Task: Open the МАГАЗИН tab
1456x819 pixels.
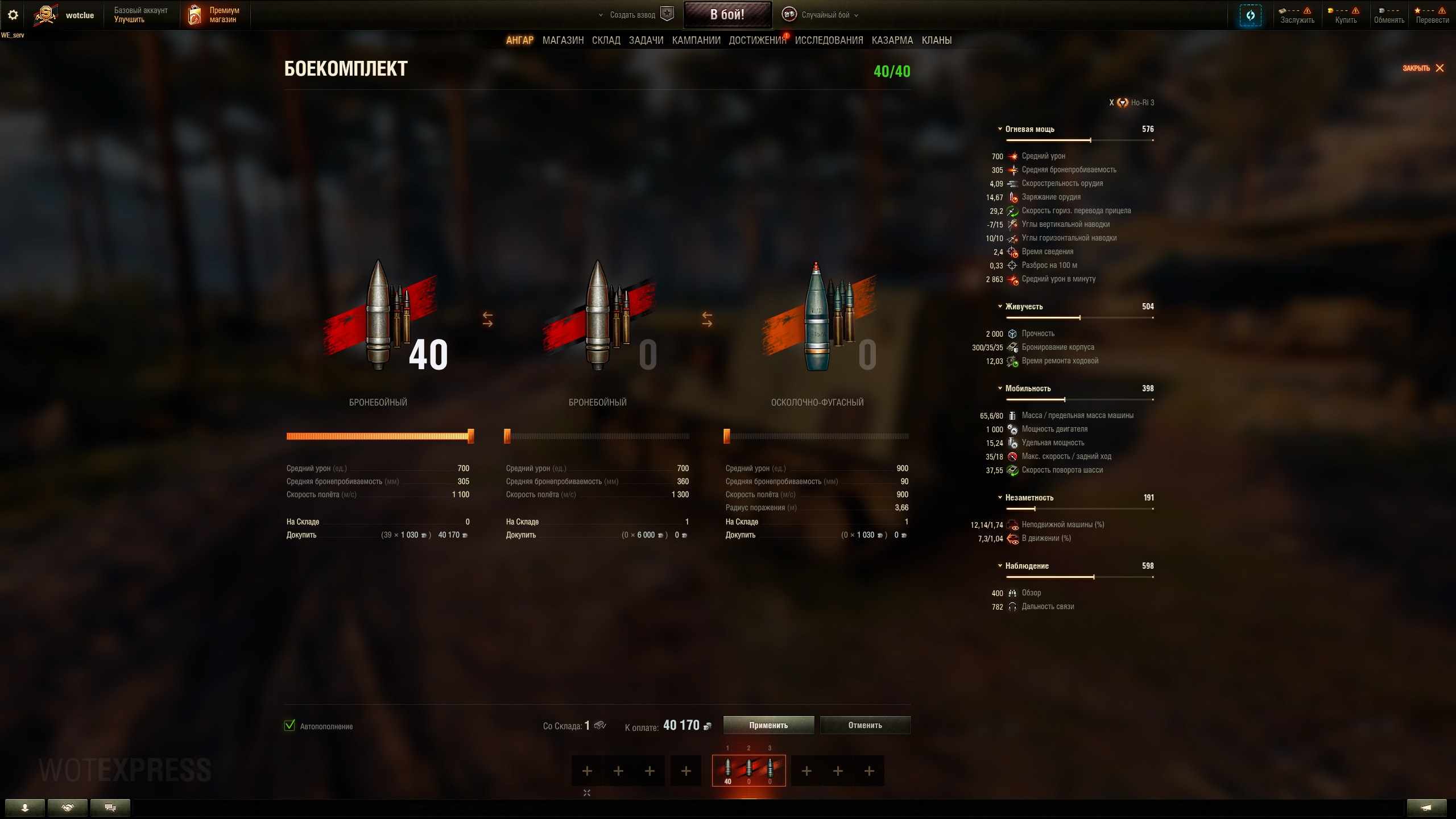Action: [x=562, y=40]
